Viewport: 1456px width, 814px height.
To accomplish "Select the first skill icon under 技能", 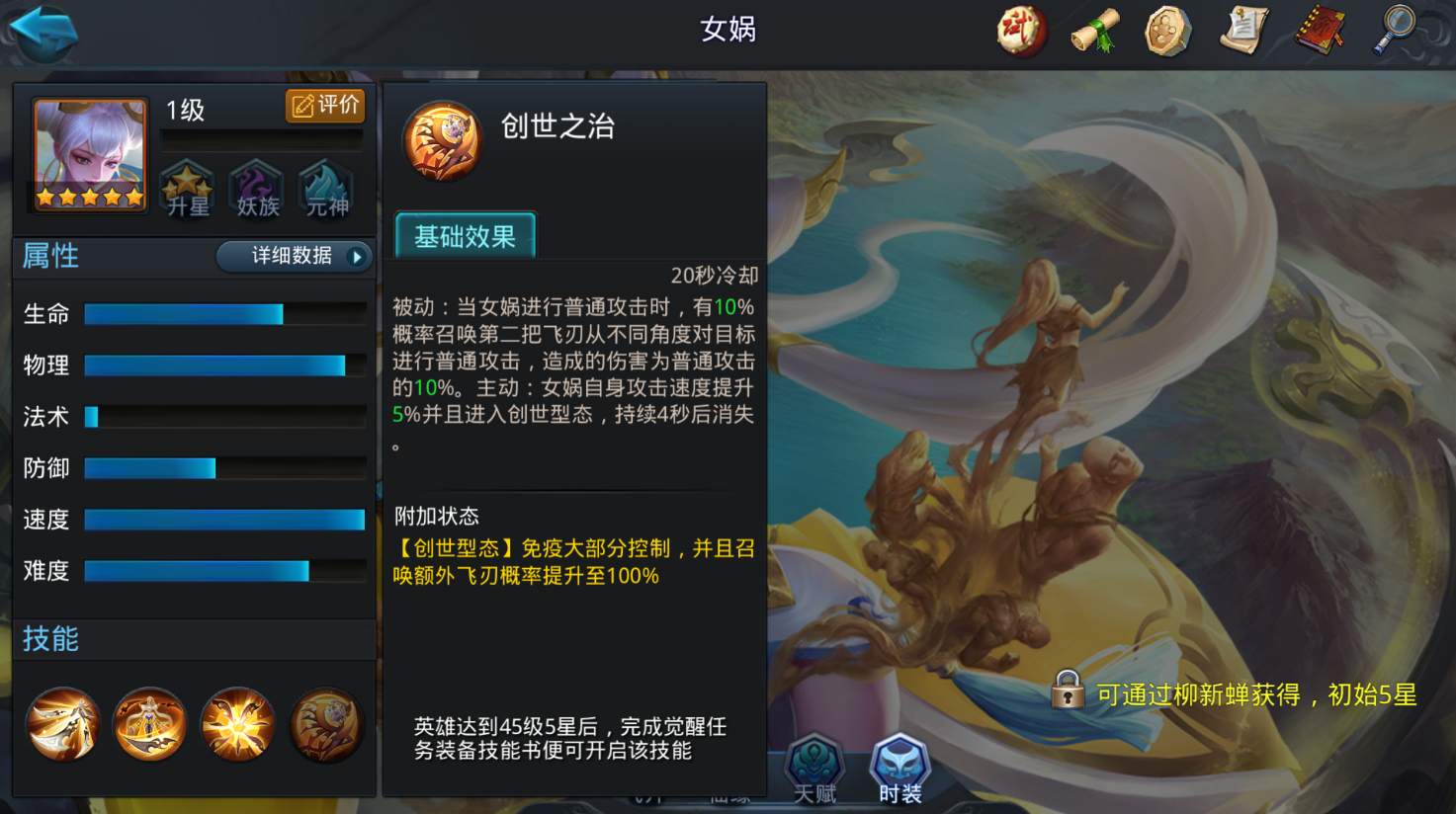I will 62,724.
